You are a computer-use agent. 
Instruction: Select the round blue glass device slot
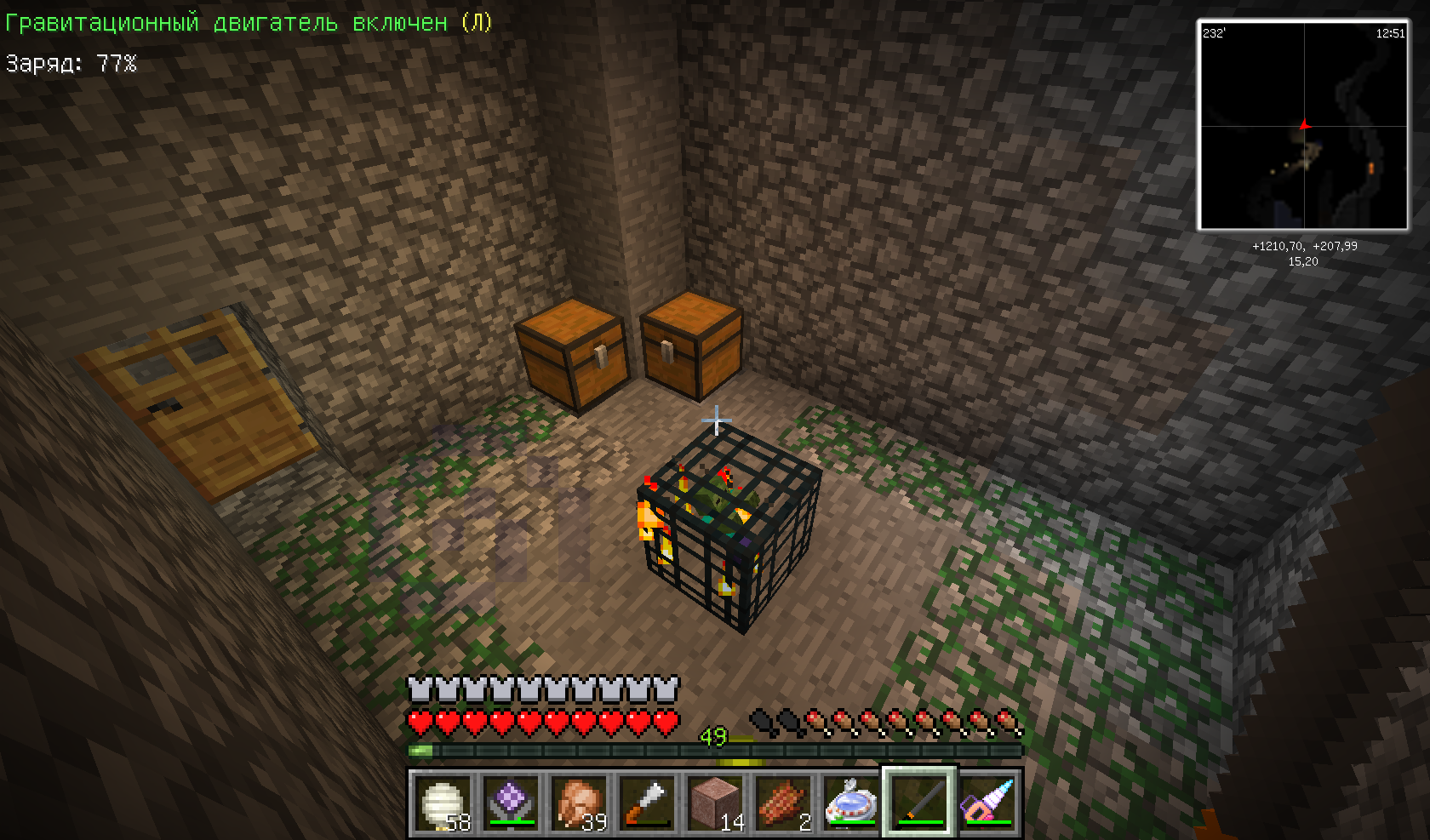click(x=851, y=803)
